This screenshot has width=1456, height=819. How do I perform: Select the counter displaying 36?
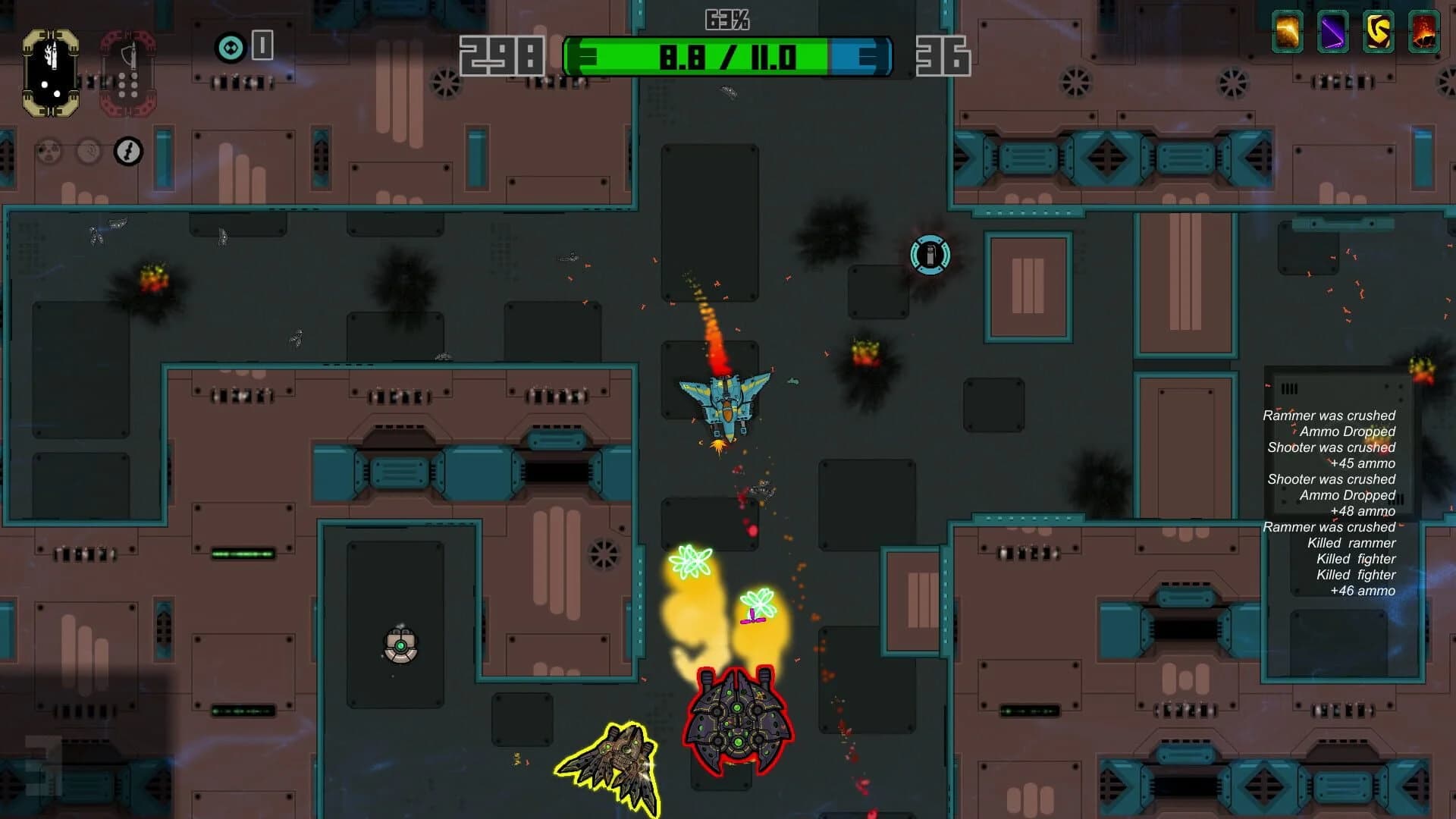coord(943,55)
